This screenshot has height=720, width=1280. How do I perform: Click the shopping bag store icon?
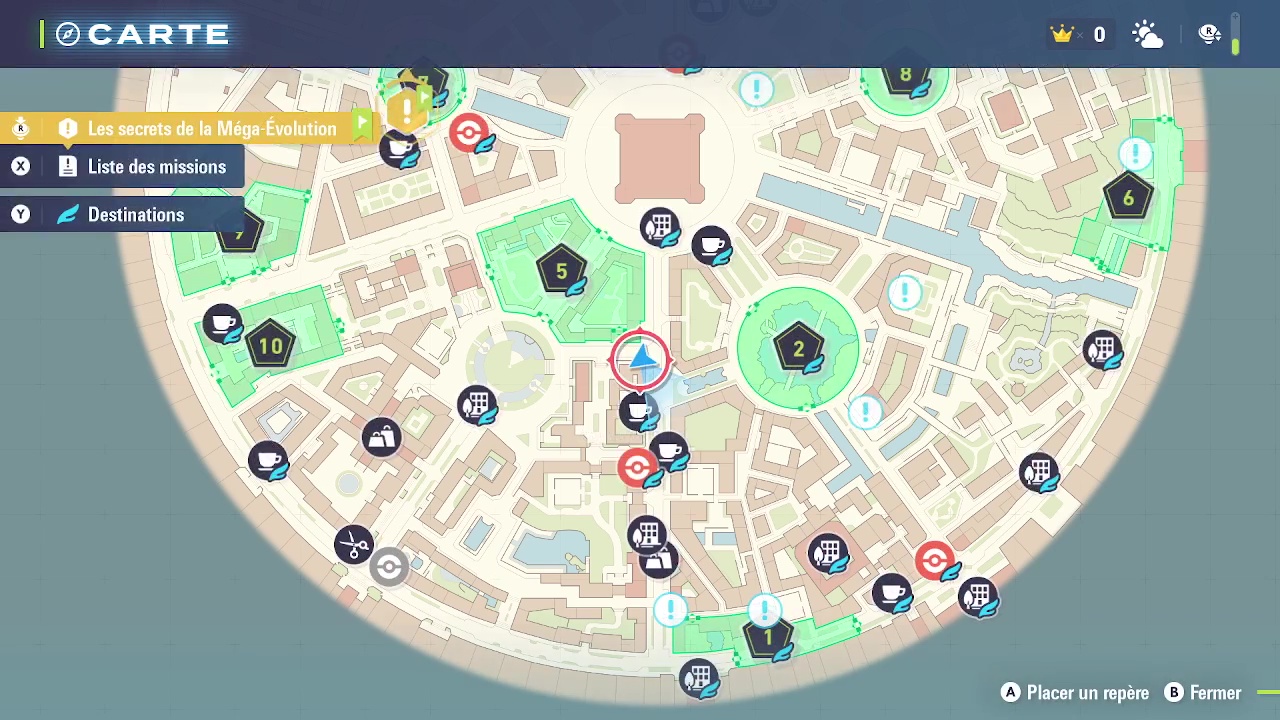pos(381,437)
